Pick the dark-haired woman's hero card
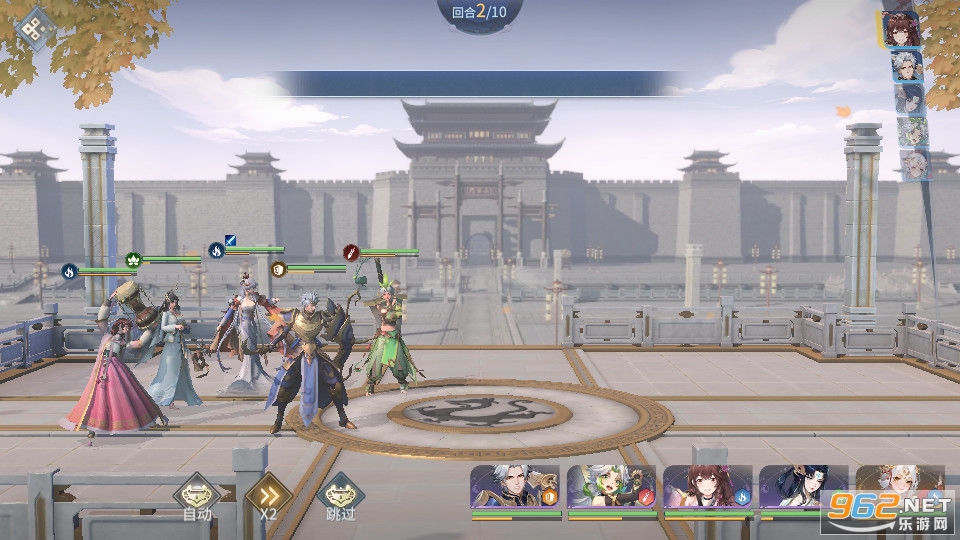The image size is (960, 540). 802,489
